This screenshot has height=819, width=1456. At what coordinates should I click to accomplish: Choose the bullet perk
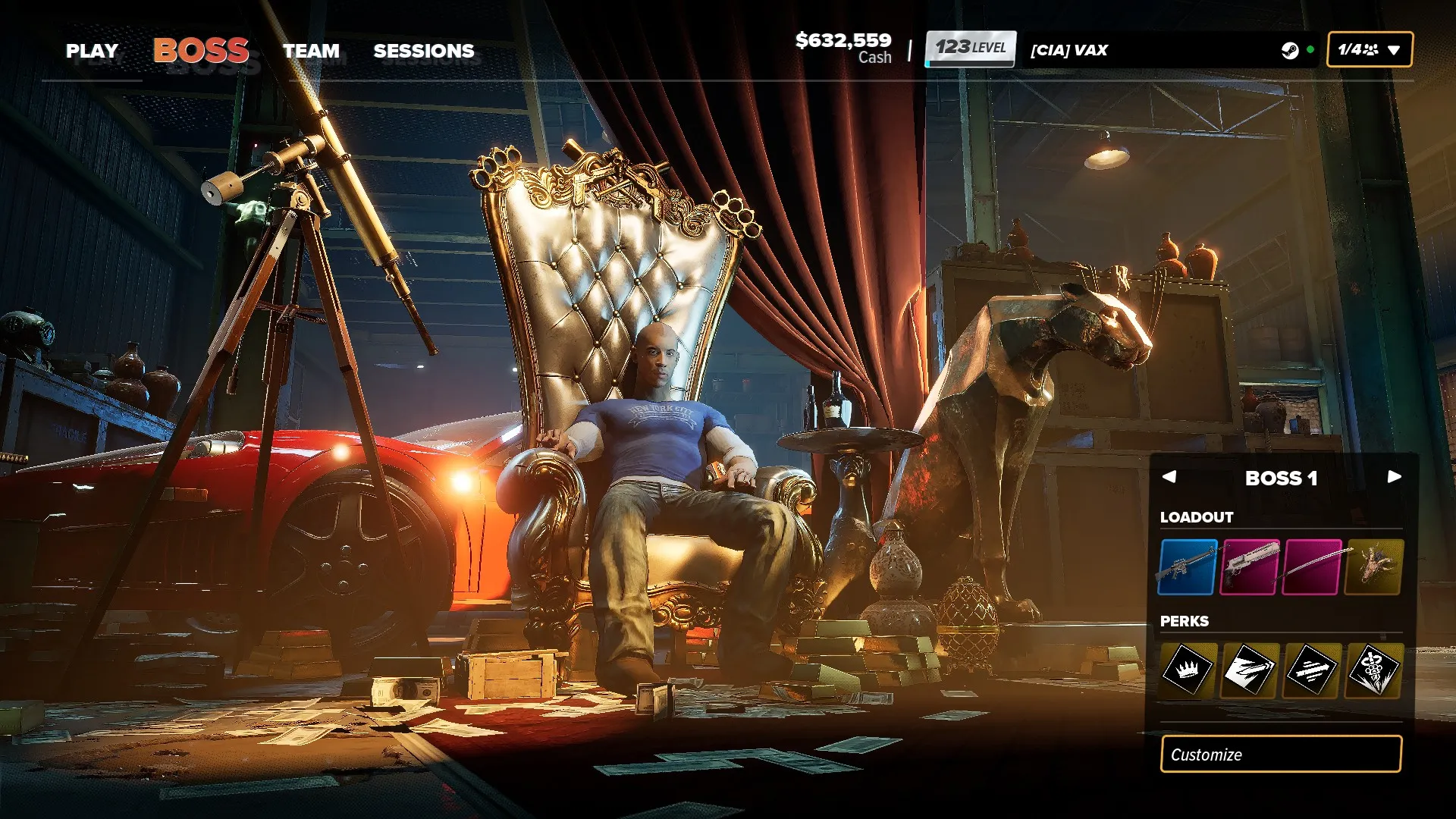click(1250, 669)
